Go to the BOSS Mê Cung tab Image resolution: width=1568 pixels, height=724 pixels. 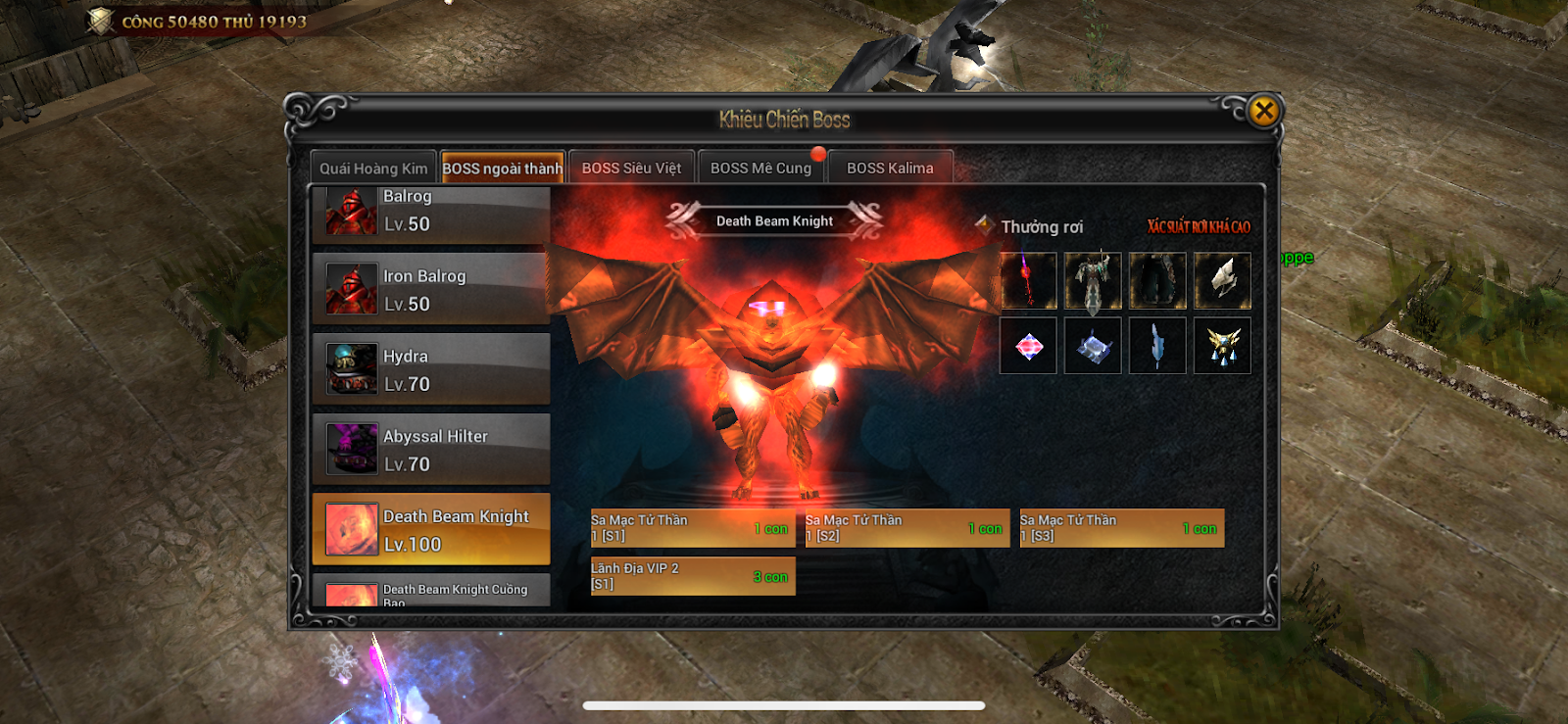pos(760,169)
